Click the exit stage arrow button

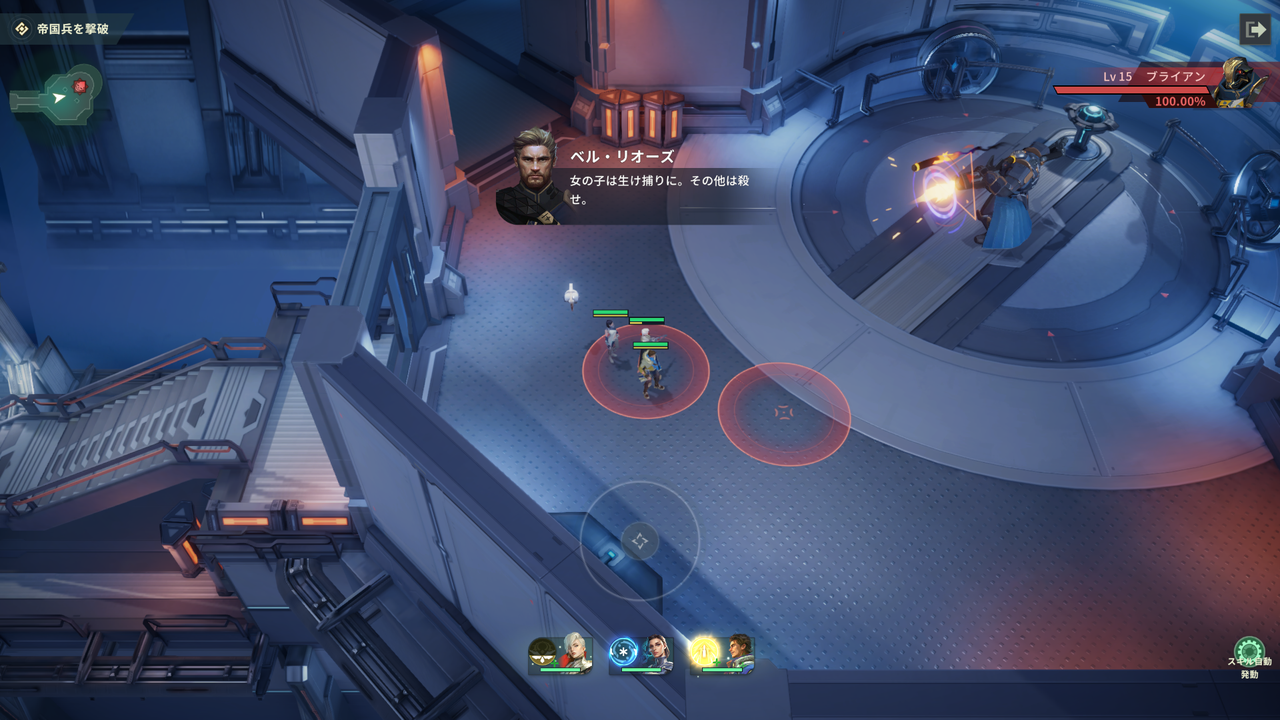point(1254,29)
